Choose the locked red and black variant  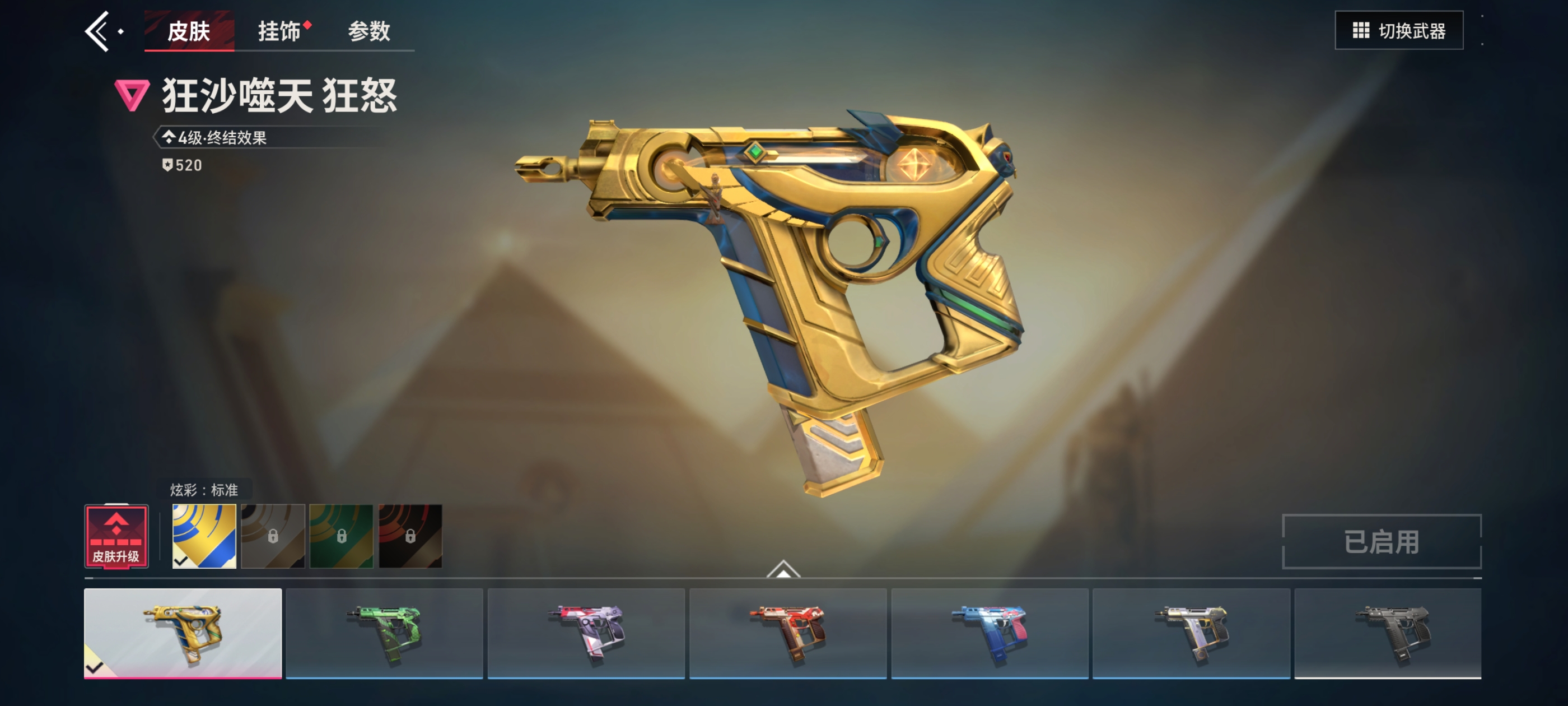[x=410, y=536]
